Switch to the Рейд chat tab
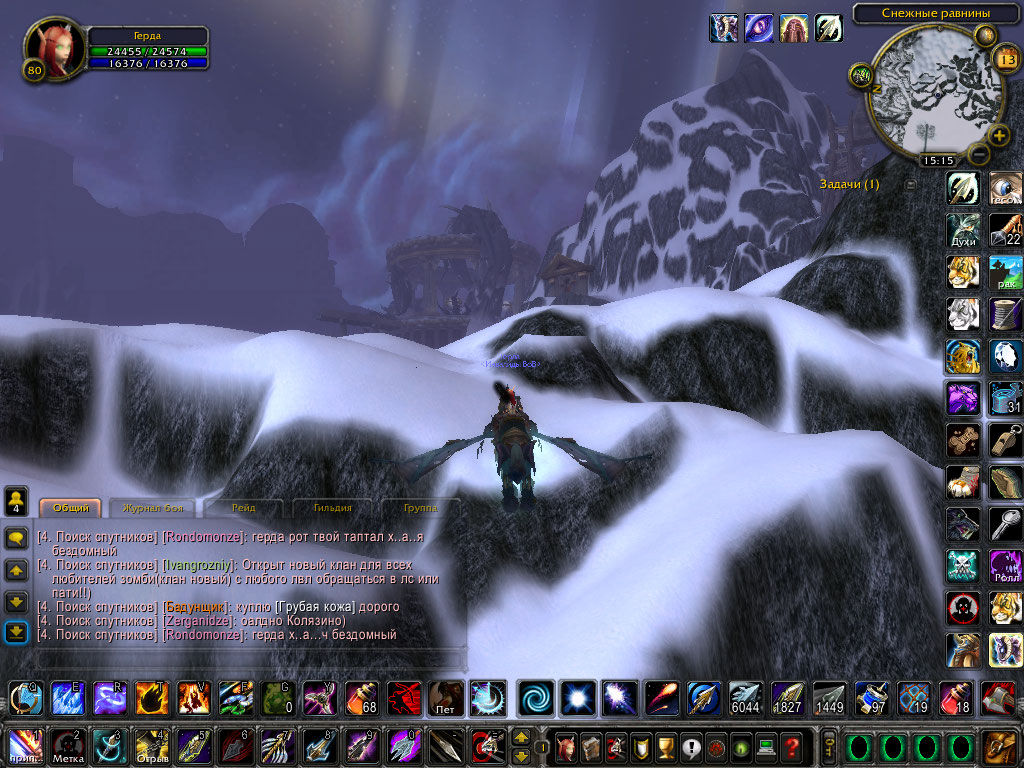Screen dimensions: 1024x768 243,509
